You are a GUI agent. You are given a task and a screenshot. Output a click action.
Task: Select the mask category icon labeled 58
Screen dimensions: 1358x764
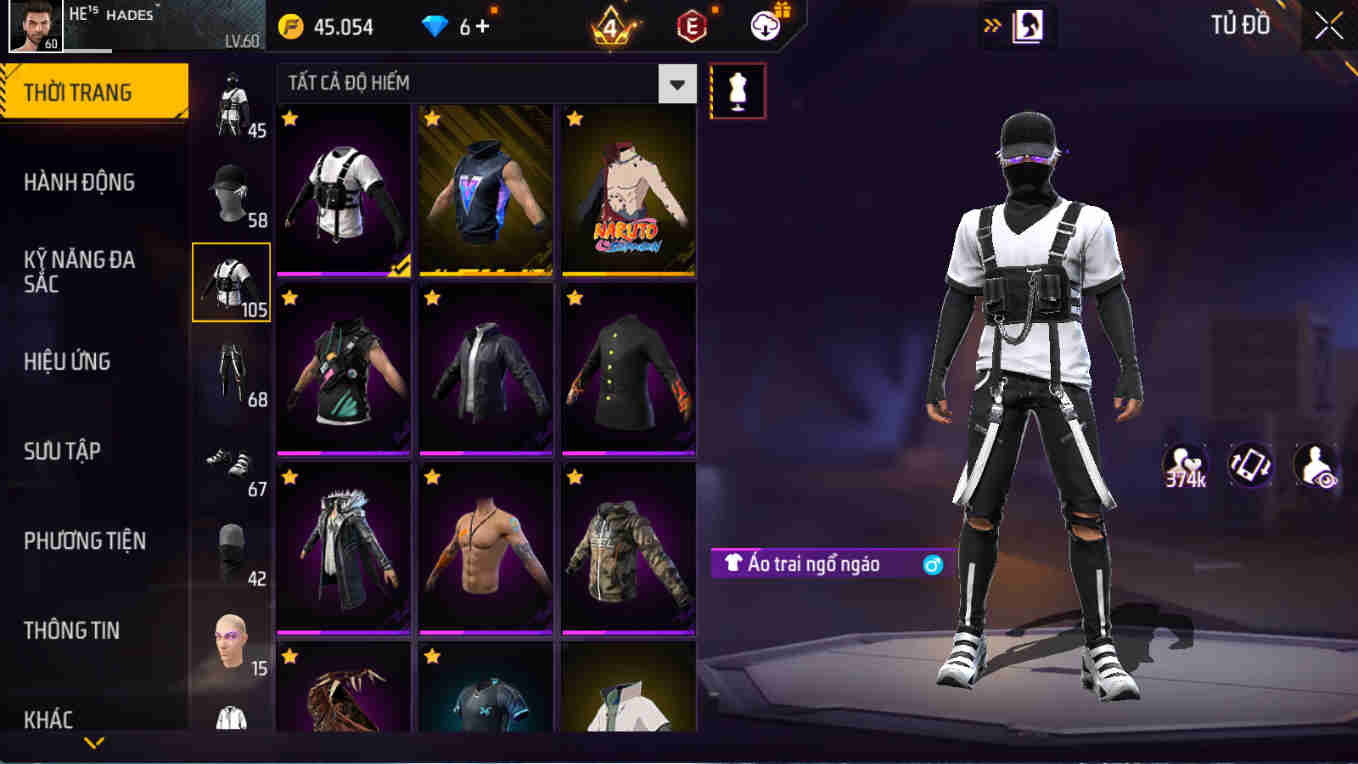231,190
